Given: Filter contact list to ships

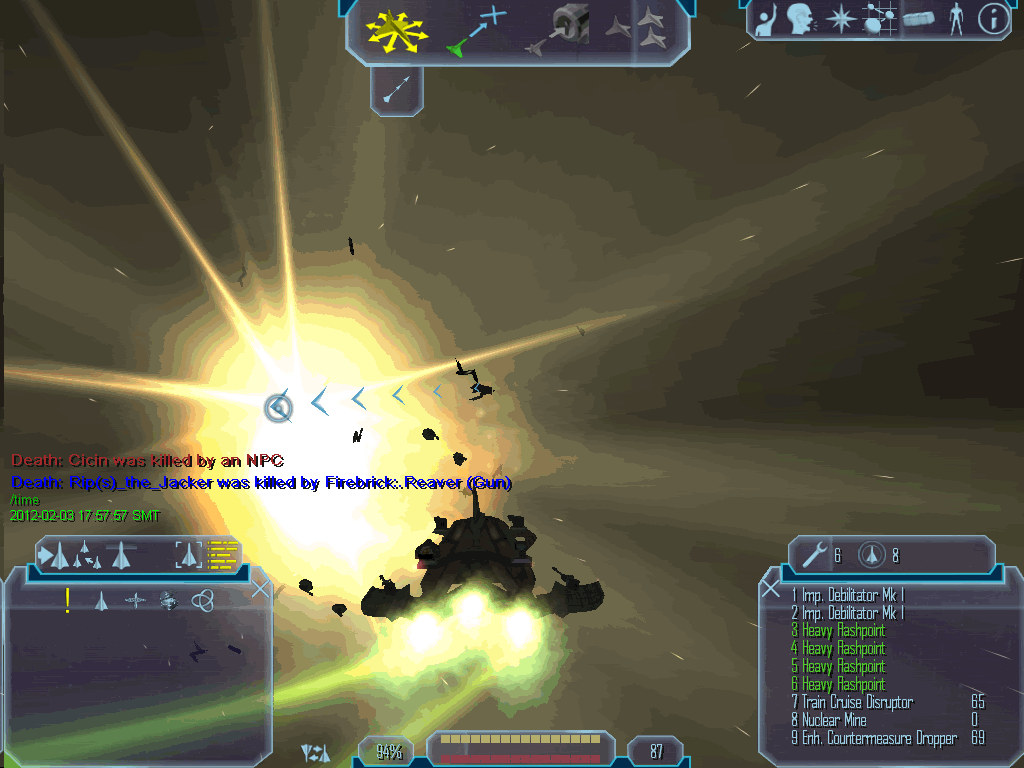Looking at the screenshot, I should [x=101, y=600].
